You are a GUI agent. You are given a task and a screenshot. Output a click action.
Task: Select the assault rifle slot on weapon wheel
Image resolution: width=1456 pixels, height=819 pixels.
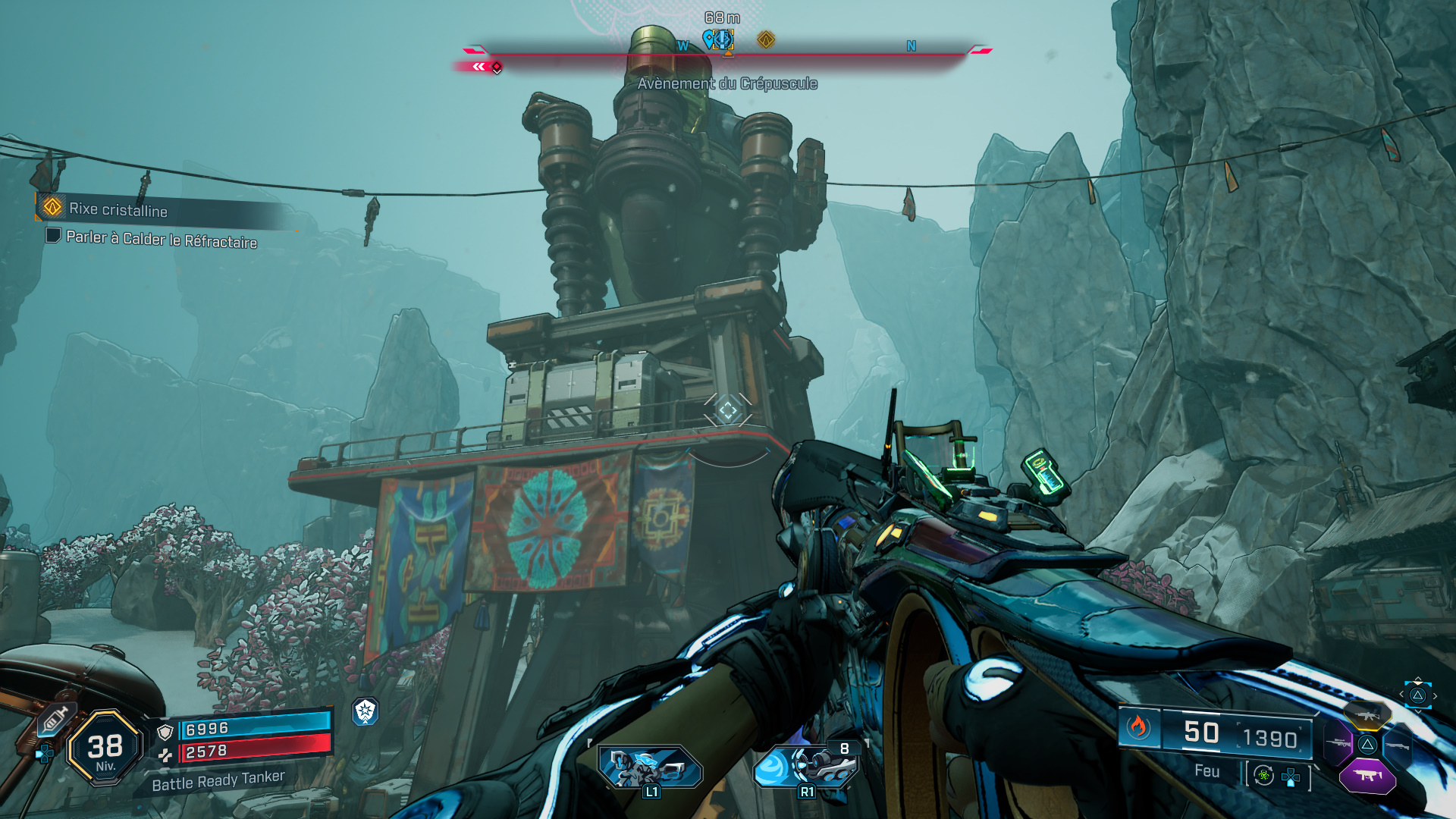click(x=1367, y=715)
